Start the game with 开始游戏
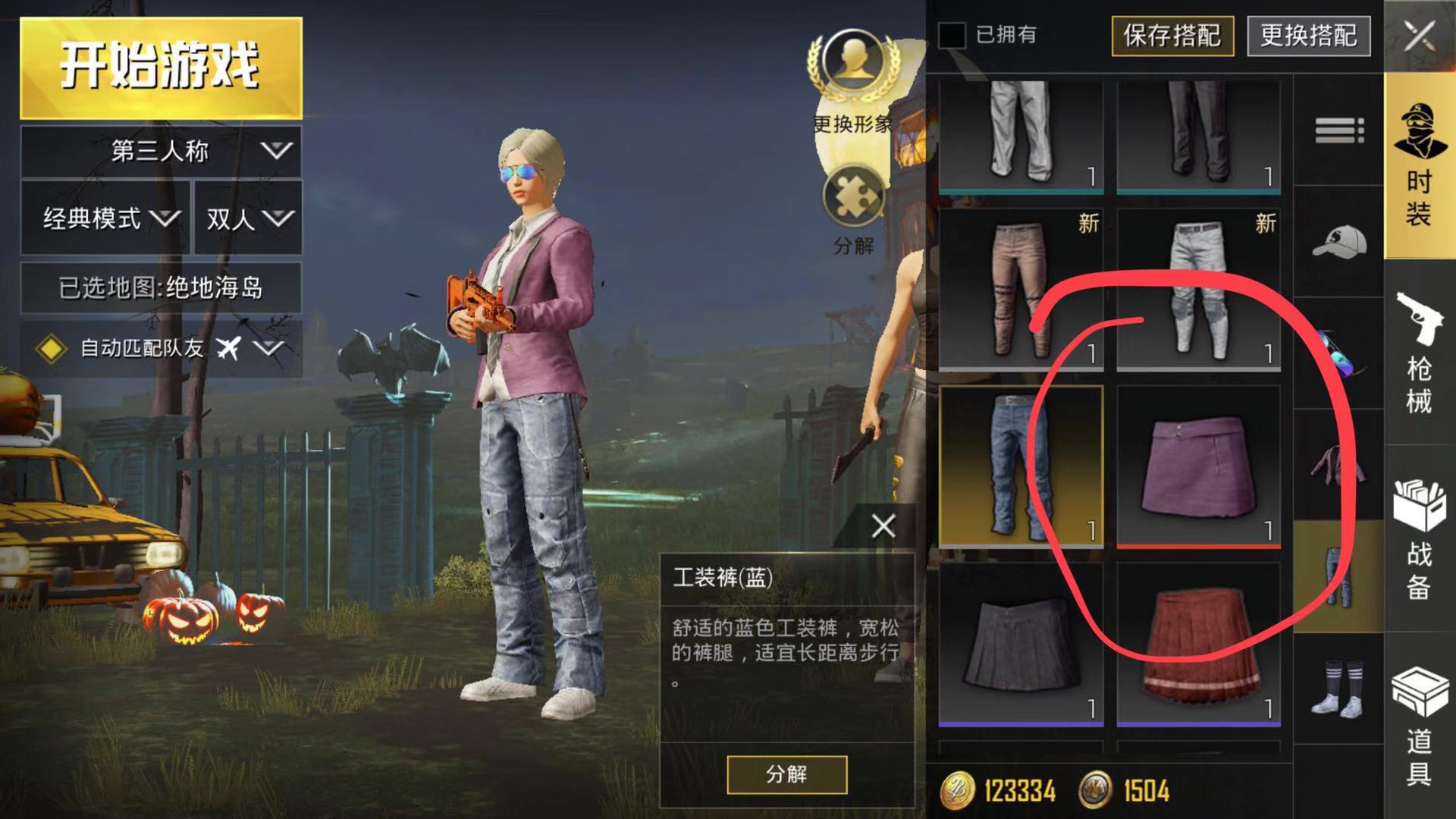 pyautogui.click(x=161, y=67)
